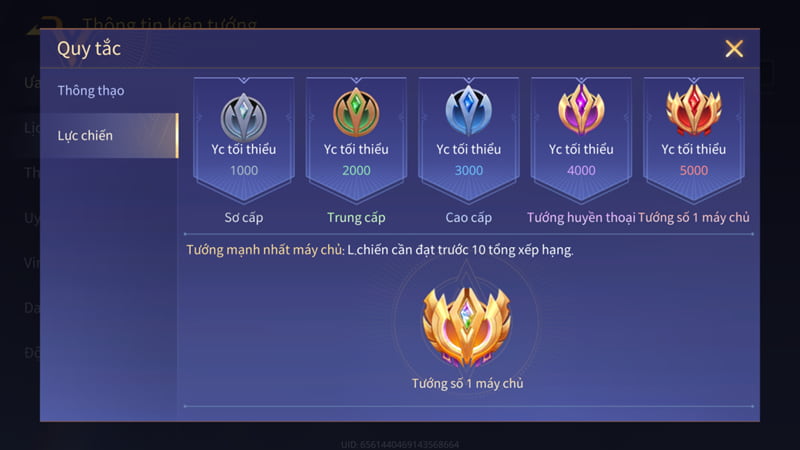The height and width of the screenshot is (450, 800).
Task: Click the large golden Tướng số 1 máy chủ emblem
Action: click(467, 322)
